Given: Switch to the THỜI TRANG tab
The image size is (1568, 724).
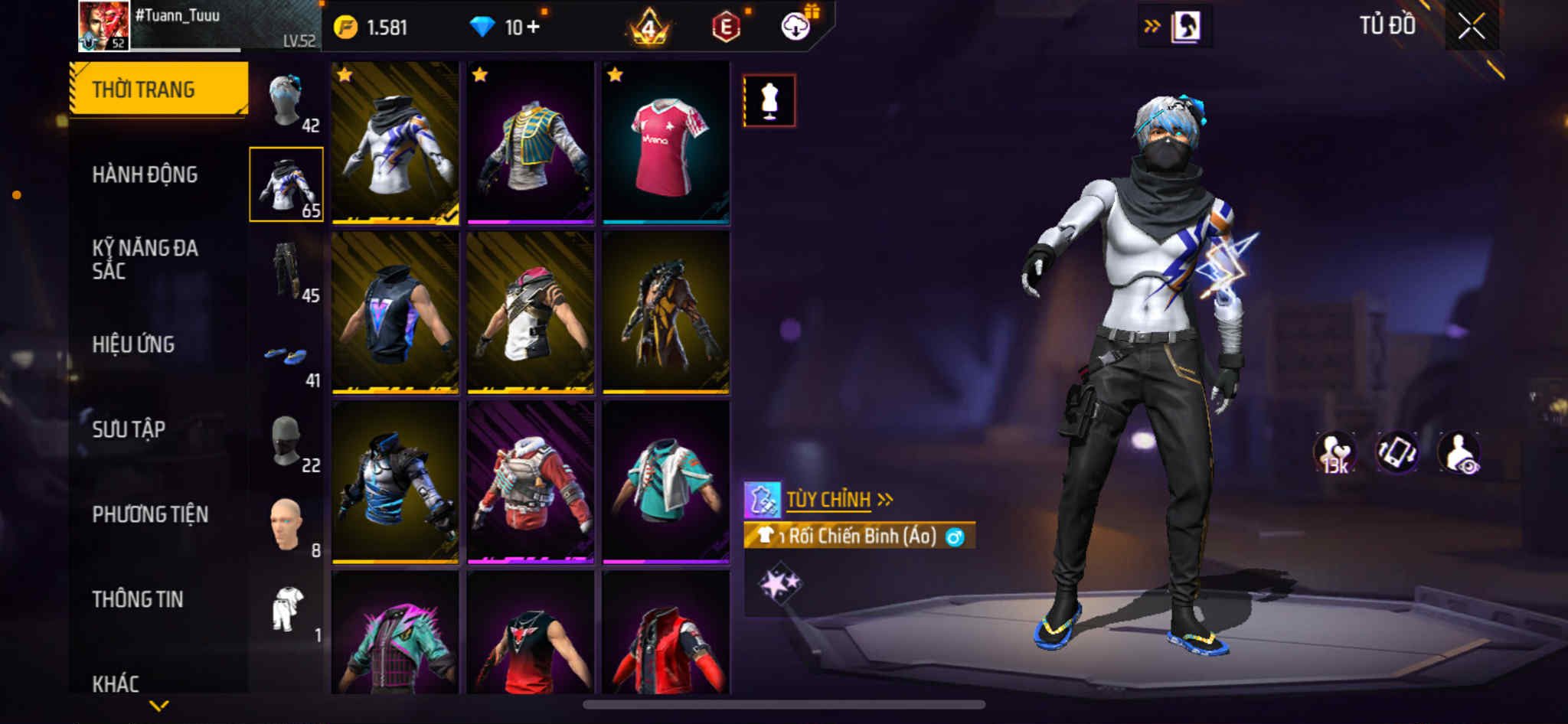Looking at the screenshot, I should coord(158,89).
